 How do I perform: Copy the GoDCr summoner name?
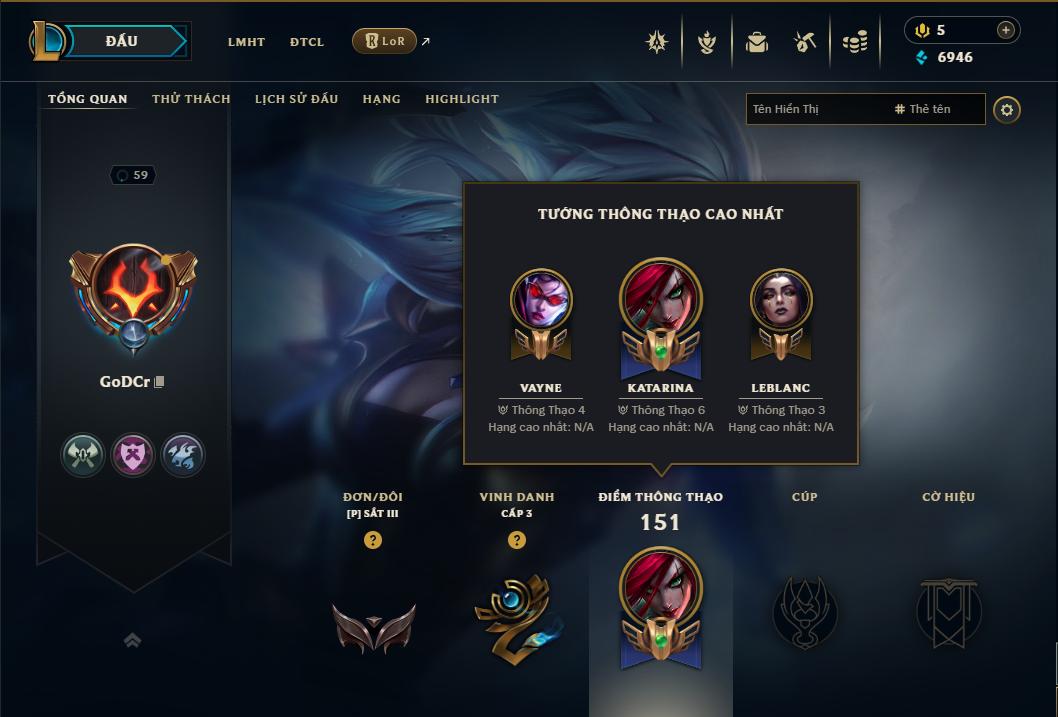click(159, 382)
